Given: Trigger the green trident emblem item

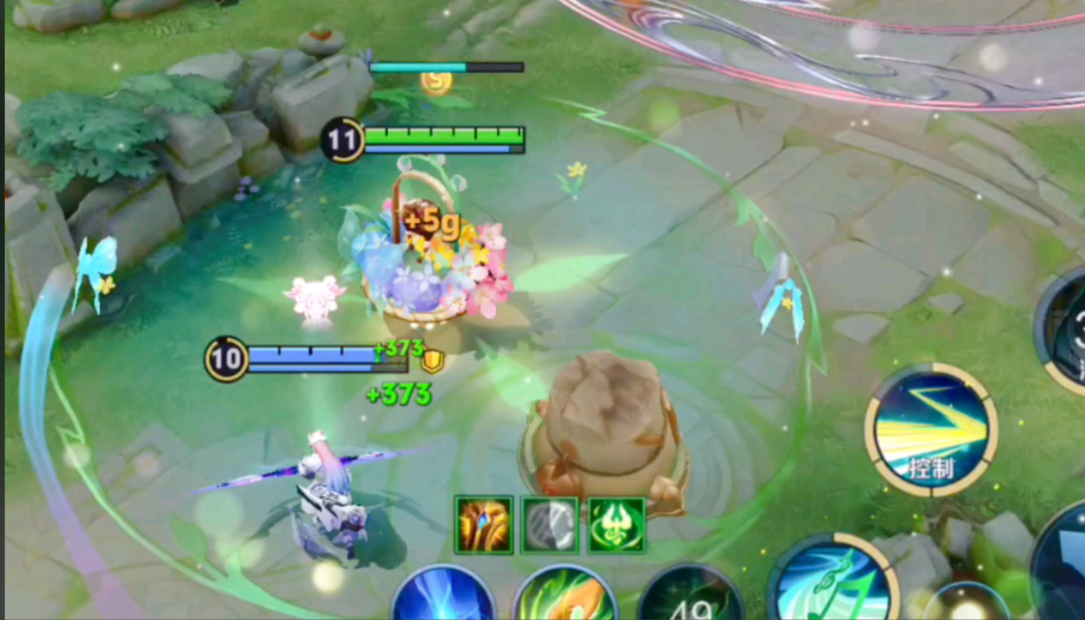Looking at the screenshot, I should 616,525.
